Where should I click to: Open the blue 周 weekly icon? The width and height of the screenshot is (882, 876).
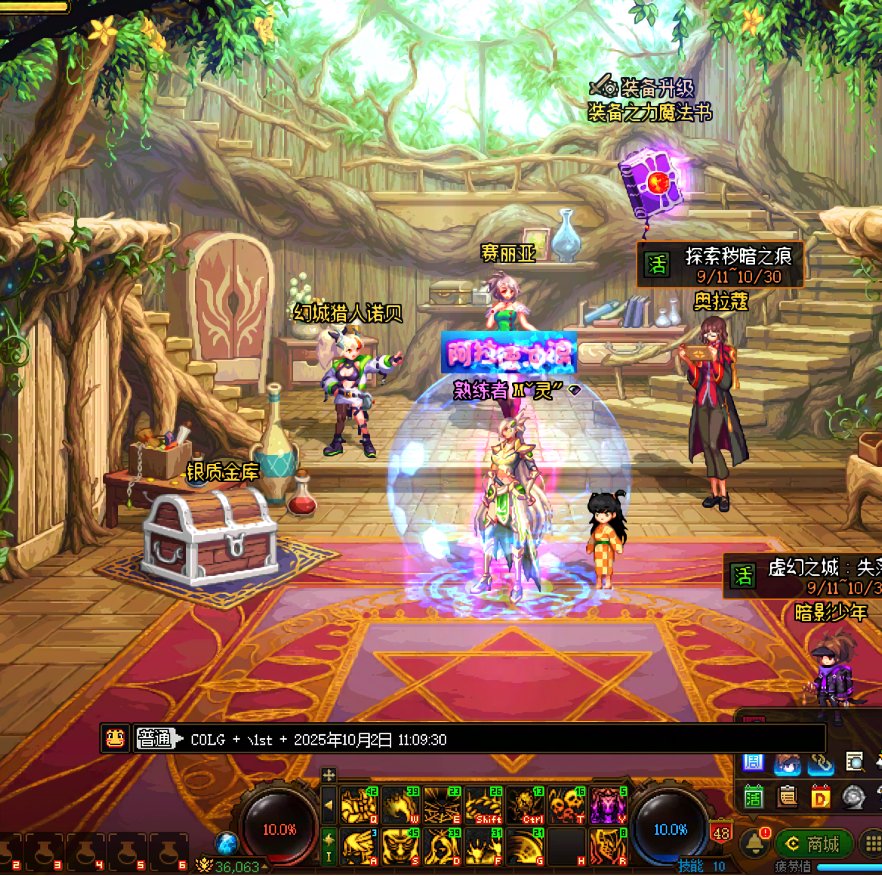tap(754, 763)
